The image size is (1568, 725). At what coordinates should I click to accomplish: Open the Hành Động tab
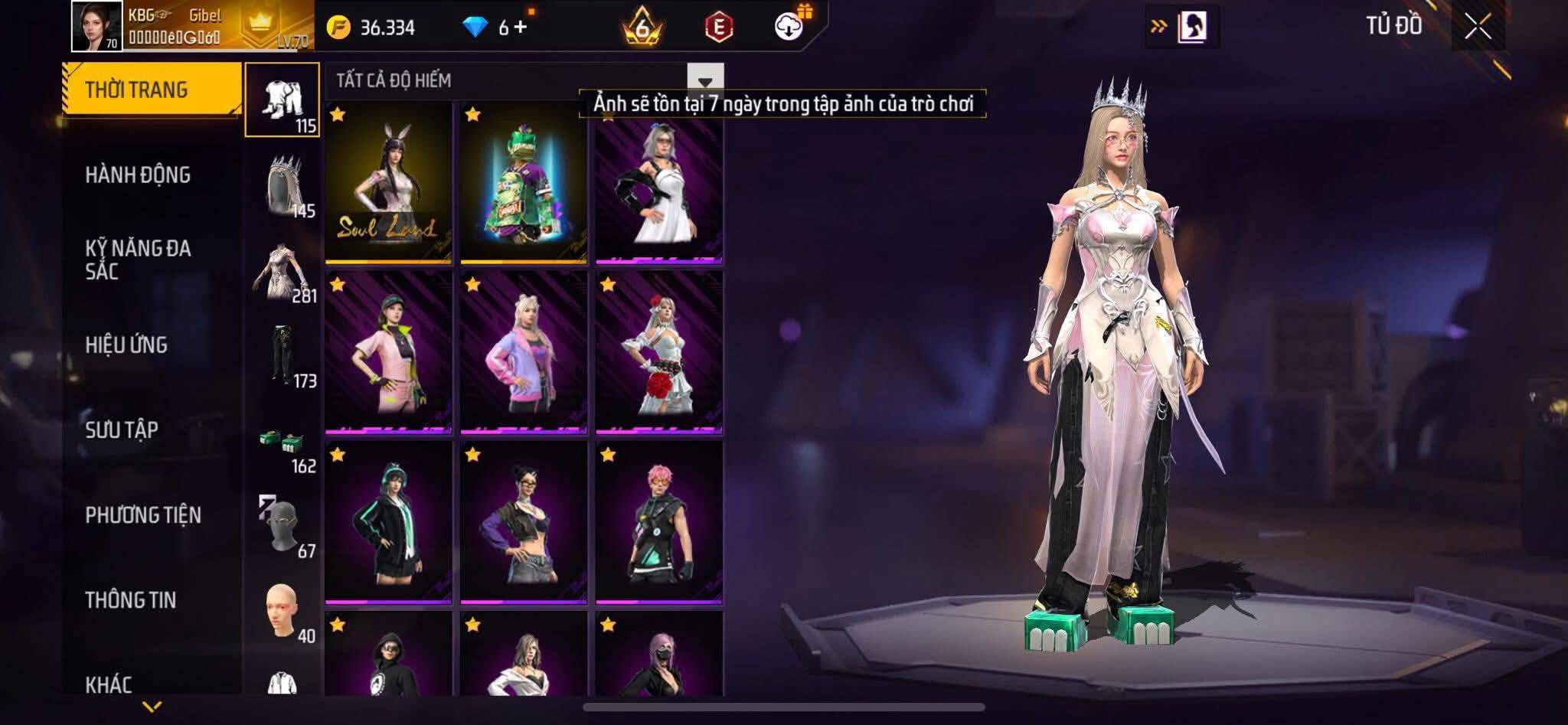[x=138, y=175]
